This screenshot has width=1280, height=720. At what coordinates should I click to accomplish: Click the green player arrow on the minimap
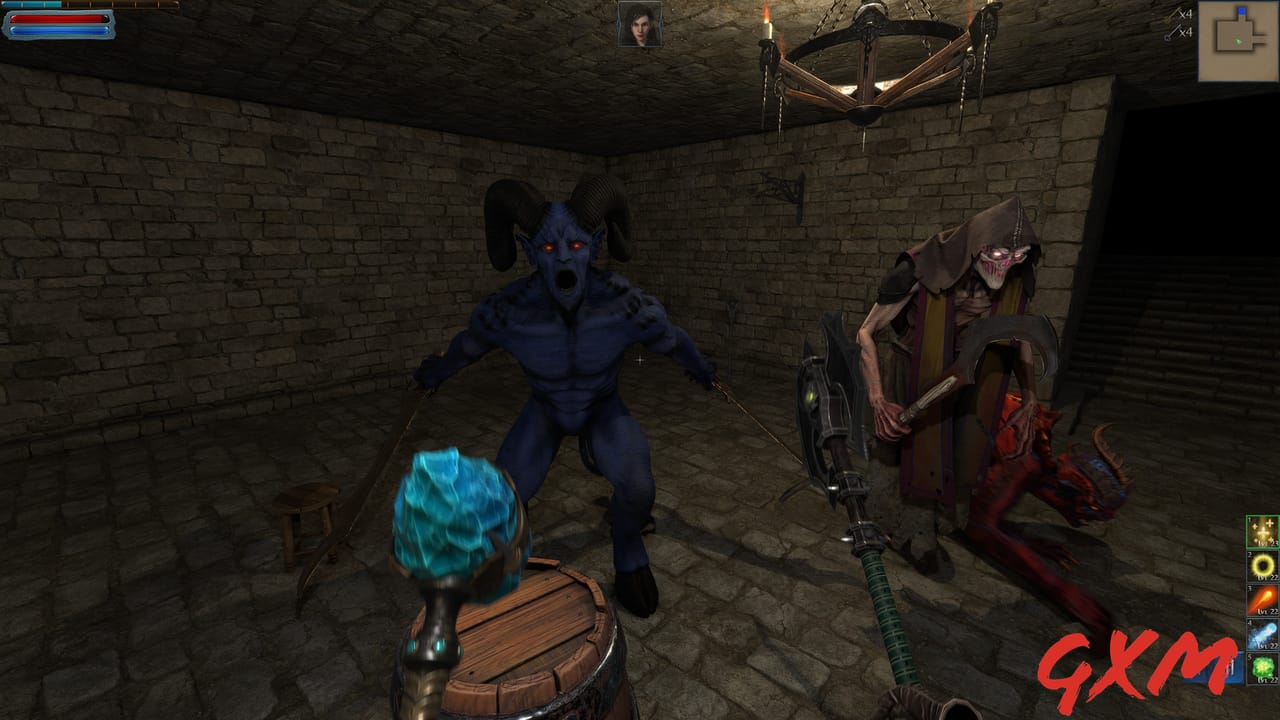point(1239,42)
